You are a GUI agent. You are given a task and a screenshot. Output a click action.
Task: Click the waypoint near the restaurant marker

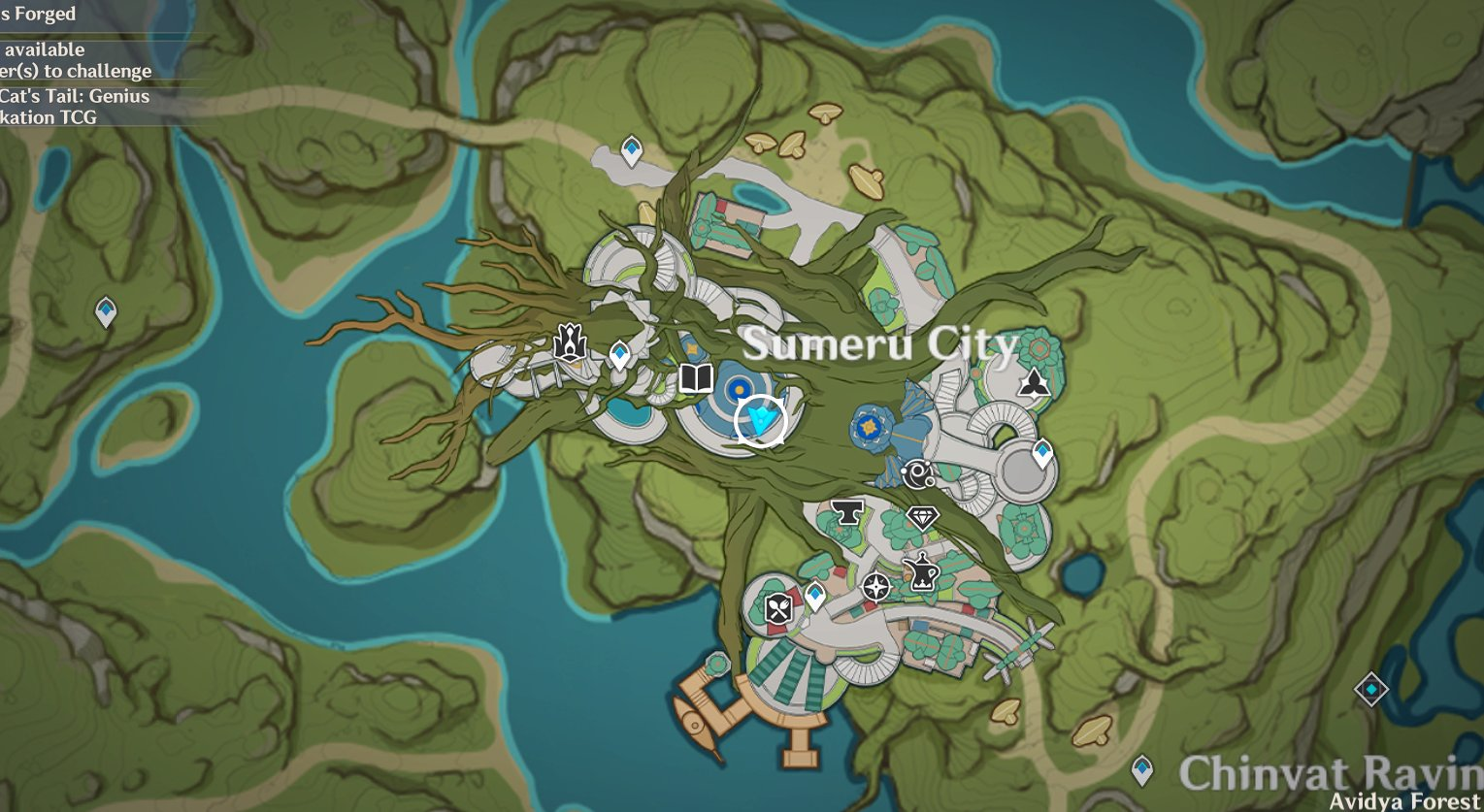coord(816,592)
